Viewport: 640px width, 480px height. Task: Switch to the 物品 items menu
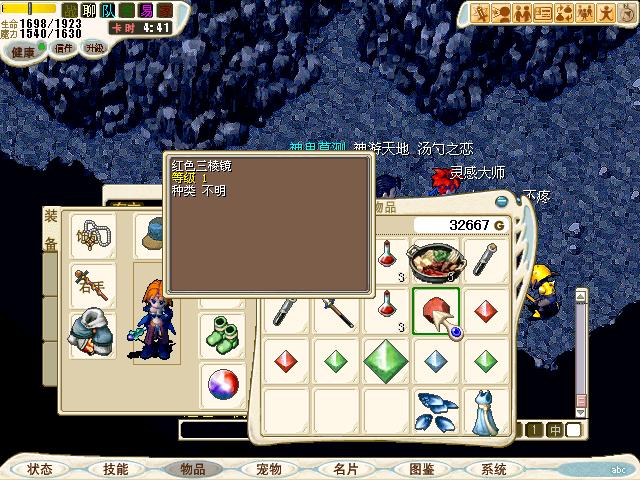click(192, 468)
